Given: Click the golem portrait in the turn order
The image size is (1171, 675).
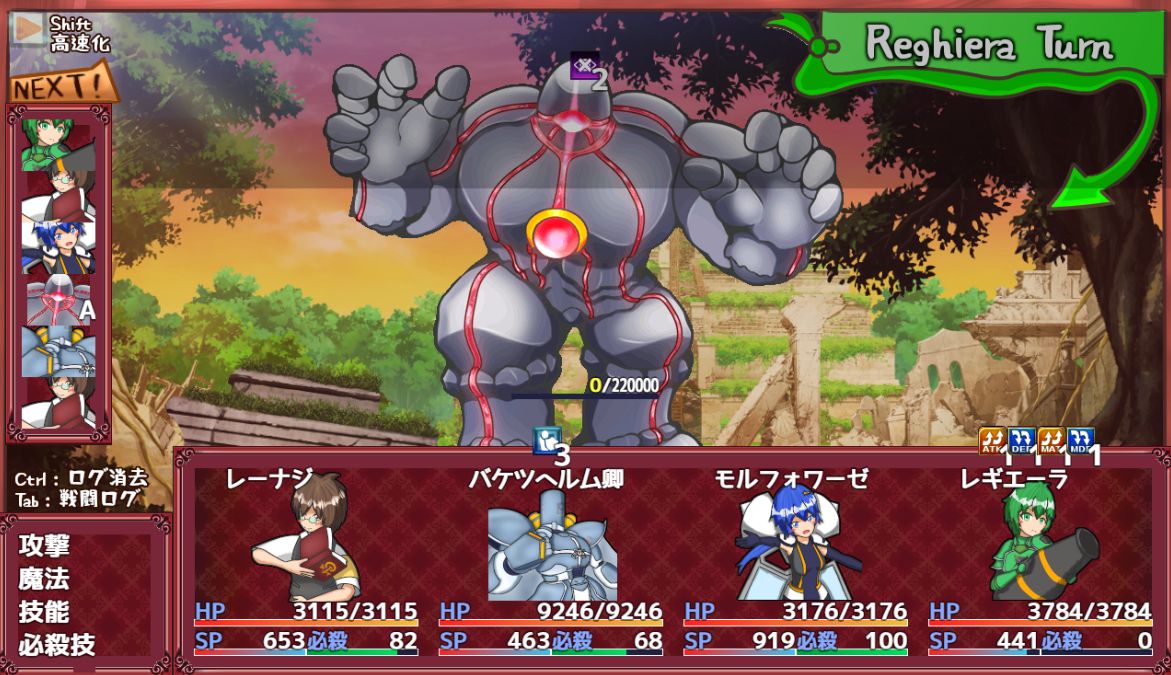Looking at the screenshot, I should pyautogui.click(x=58, y=300).
